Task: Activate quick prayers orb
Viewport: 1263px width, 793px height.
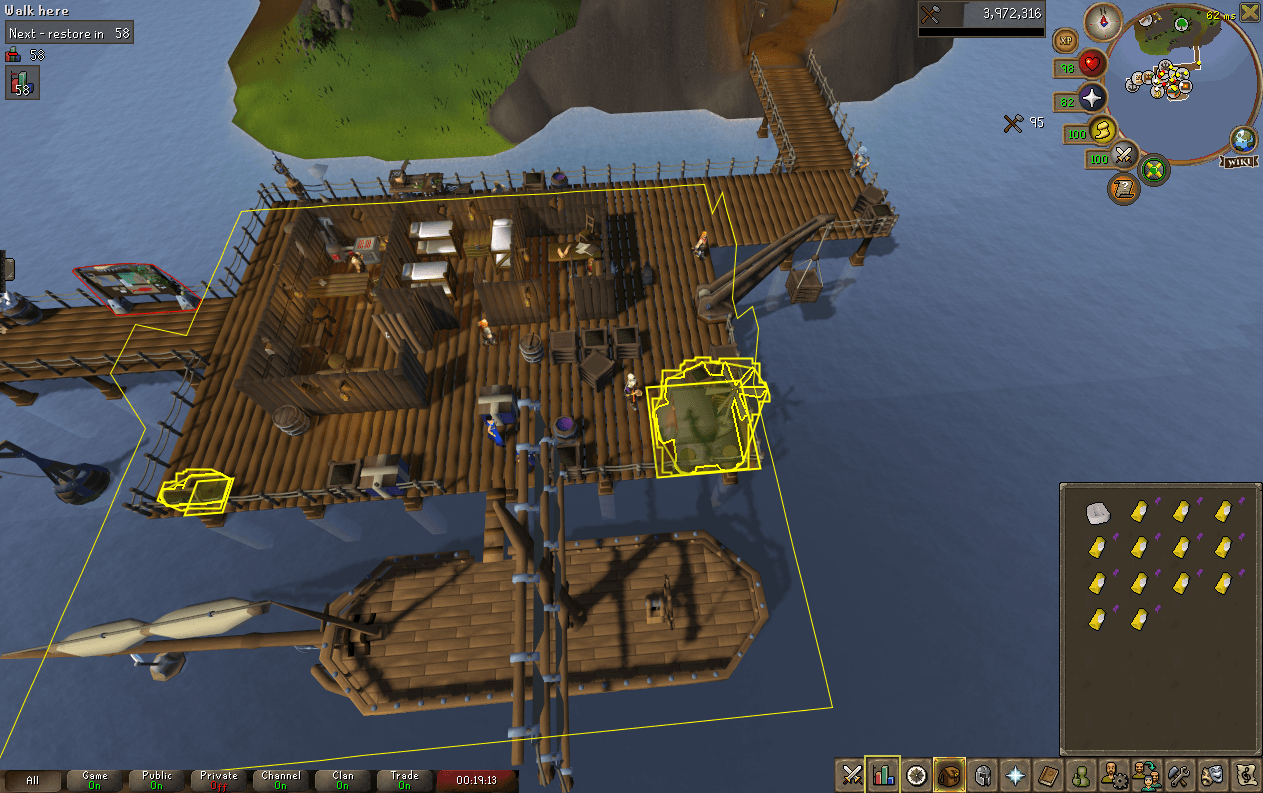Action: (x=1092, y=97)
